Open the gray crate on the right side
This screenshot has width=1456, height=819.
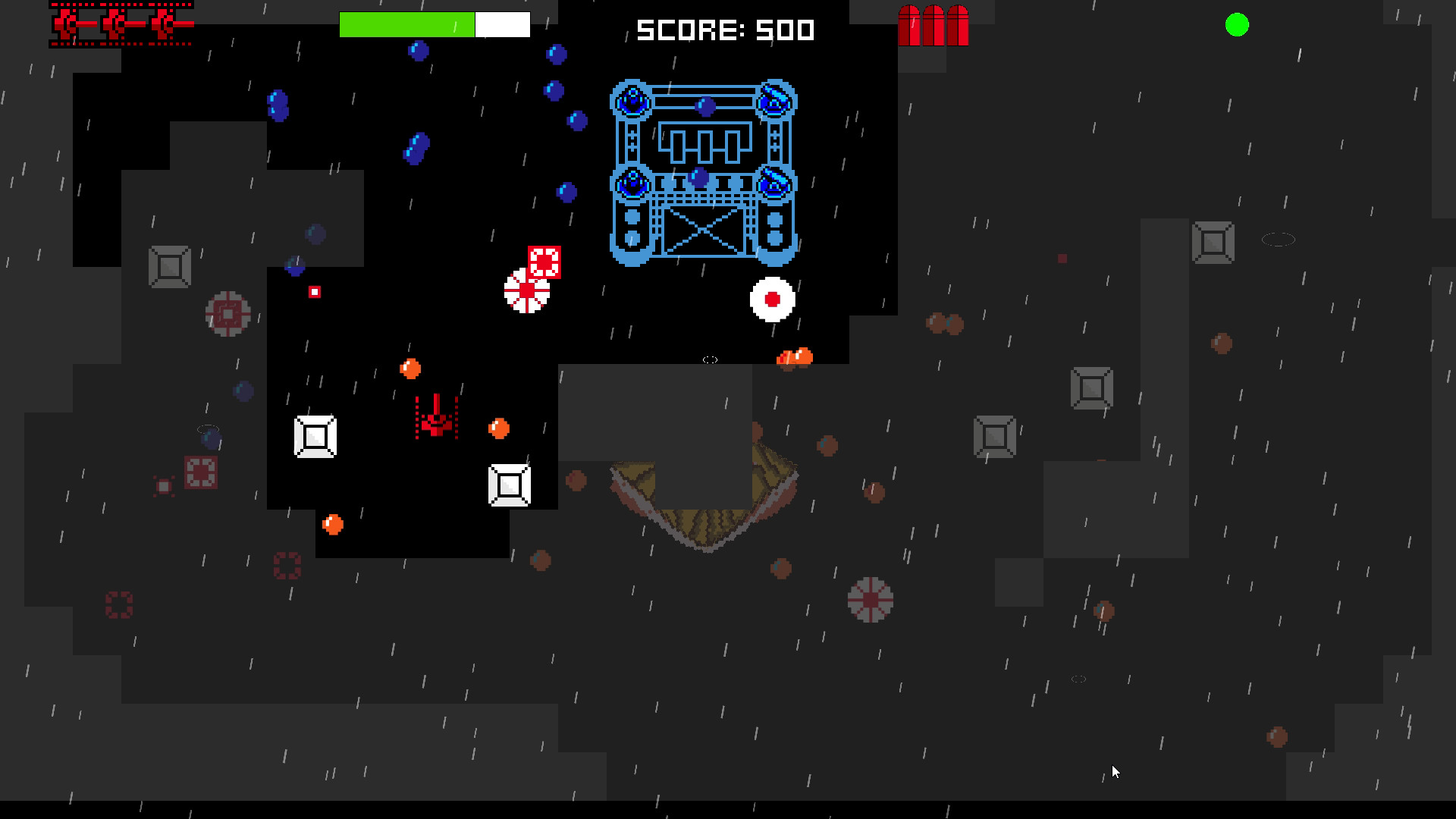(x=1092, y=387)
